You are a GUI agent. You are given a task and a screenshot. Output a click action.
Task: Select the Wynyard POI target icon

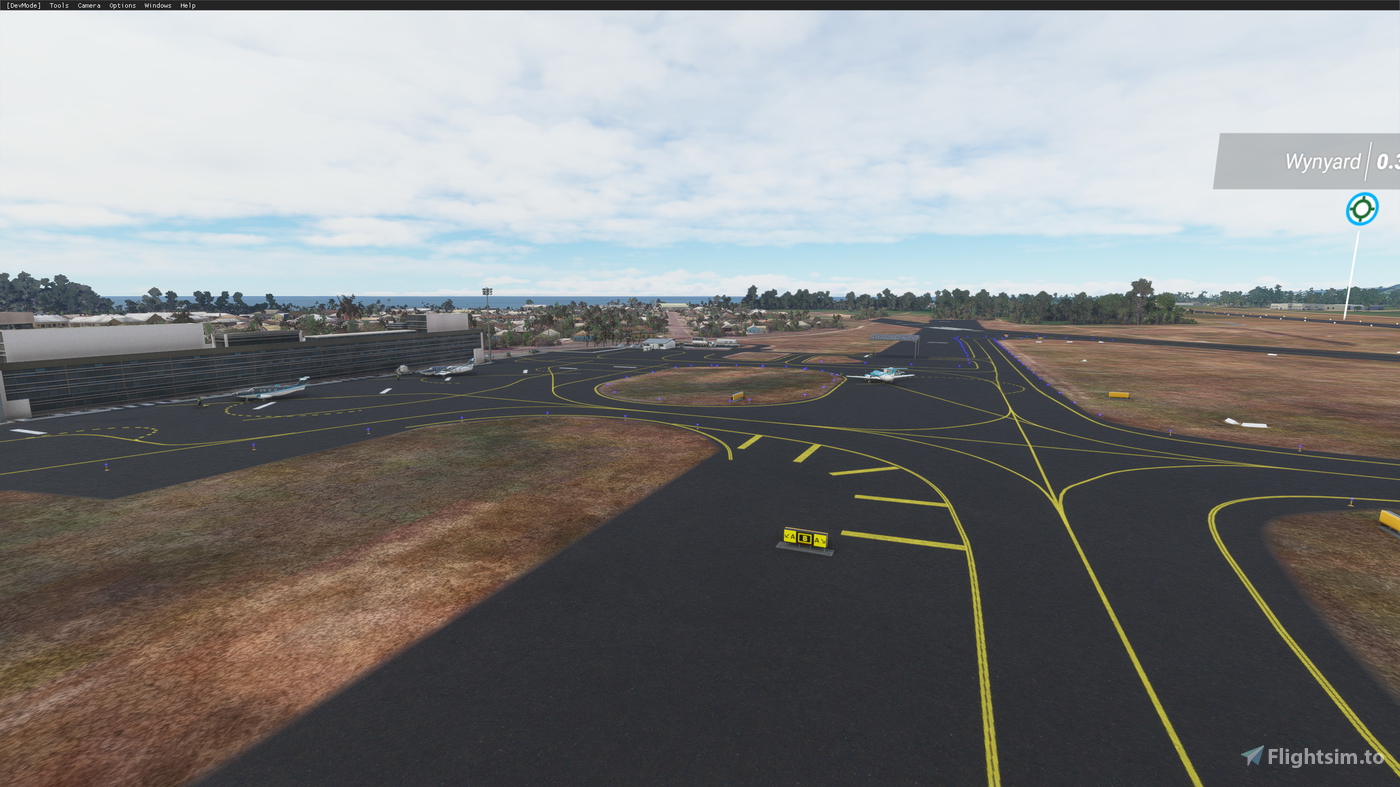1361,207
